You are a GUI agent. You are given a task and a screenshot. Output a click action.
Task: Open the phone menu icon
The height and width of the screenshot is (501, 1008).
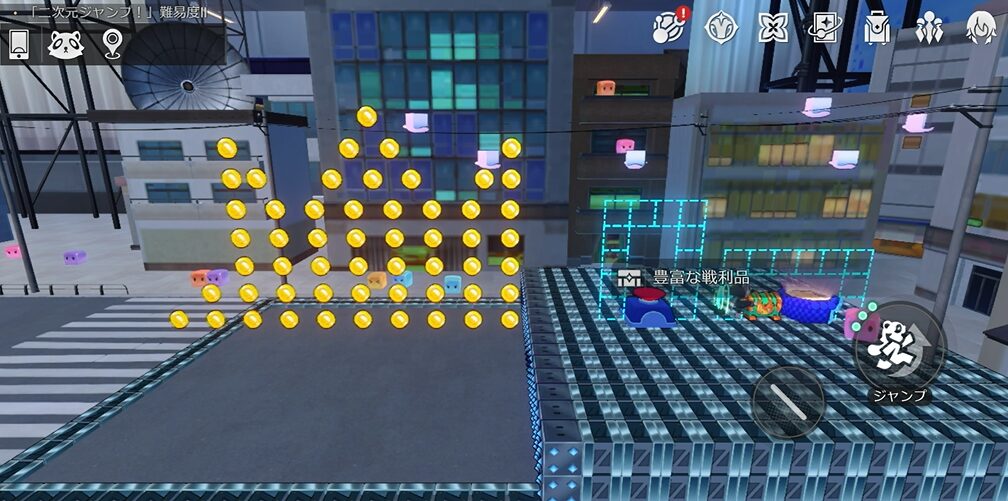click(19, 43)
